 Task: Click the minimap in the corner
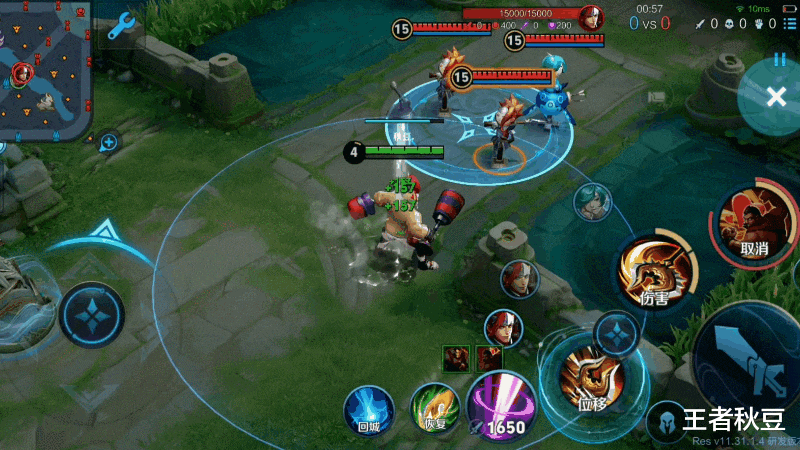click(x=45, y=70)
